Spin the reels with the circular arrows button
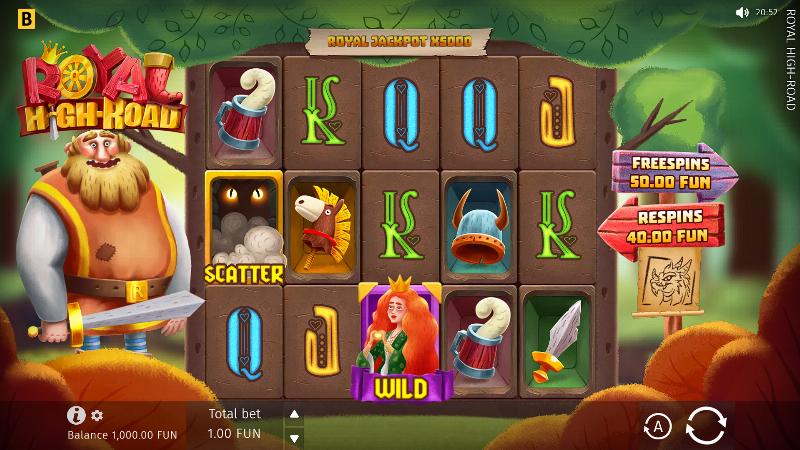The width and height of the screenshot is (800, 450). click(706, 426)
